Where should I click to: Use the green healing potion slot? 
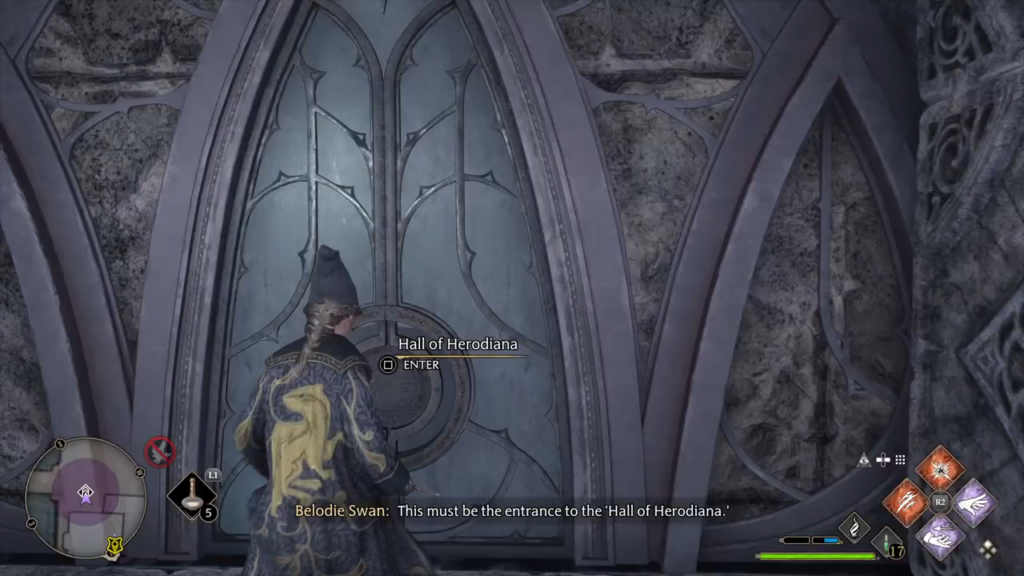click(x=885, y=547)
